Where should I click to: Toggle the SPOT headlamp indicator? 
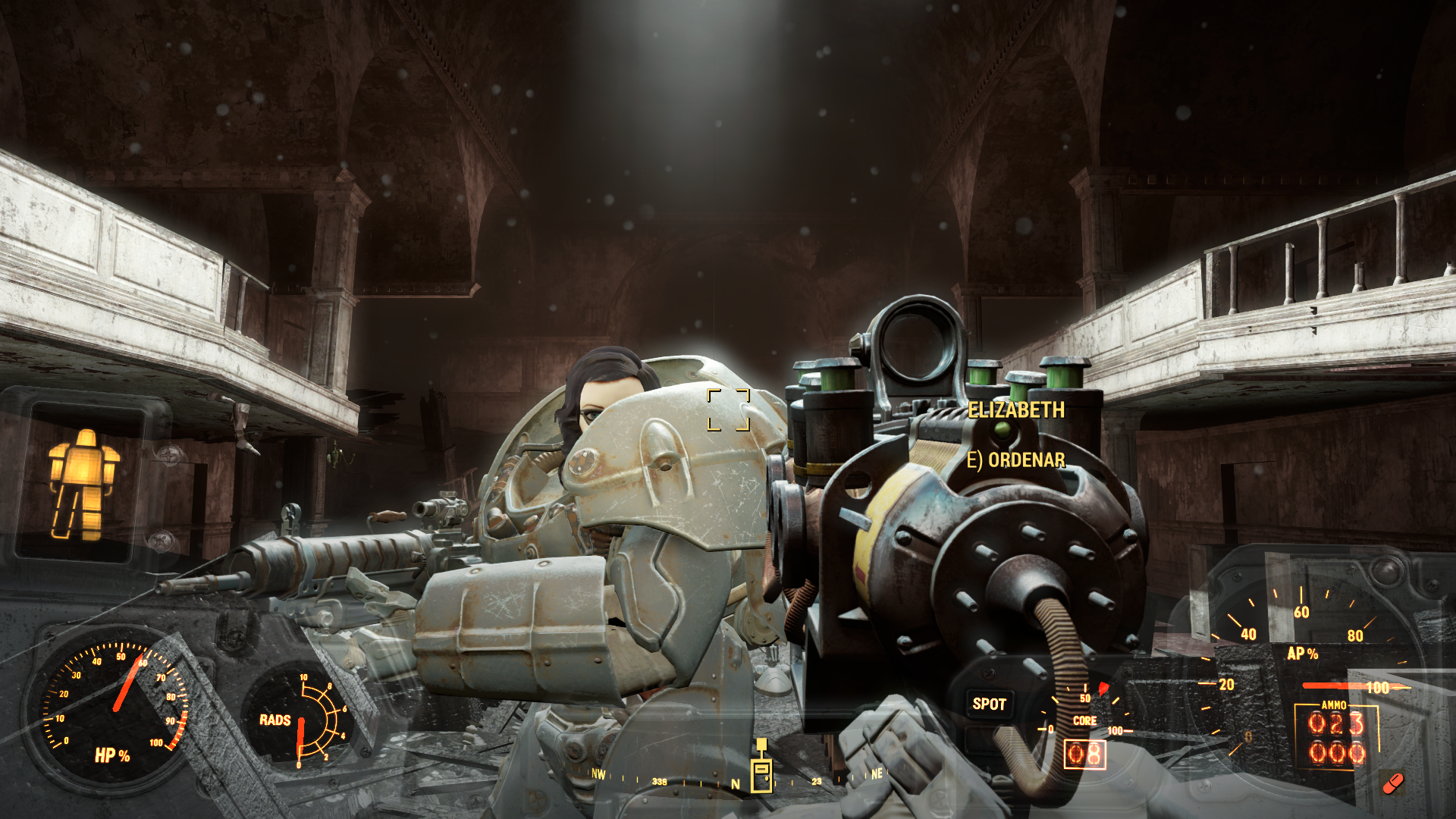989,704
